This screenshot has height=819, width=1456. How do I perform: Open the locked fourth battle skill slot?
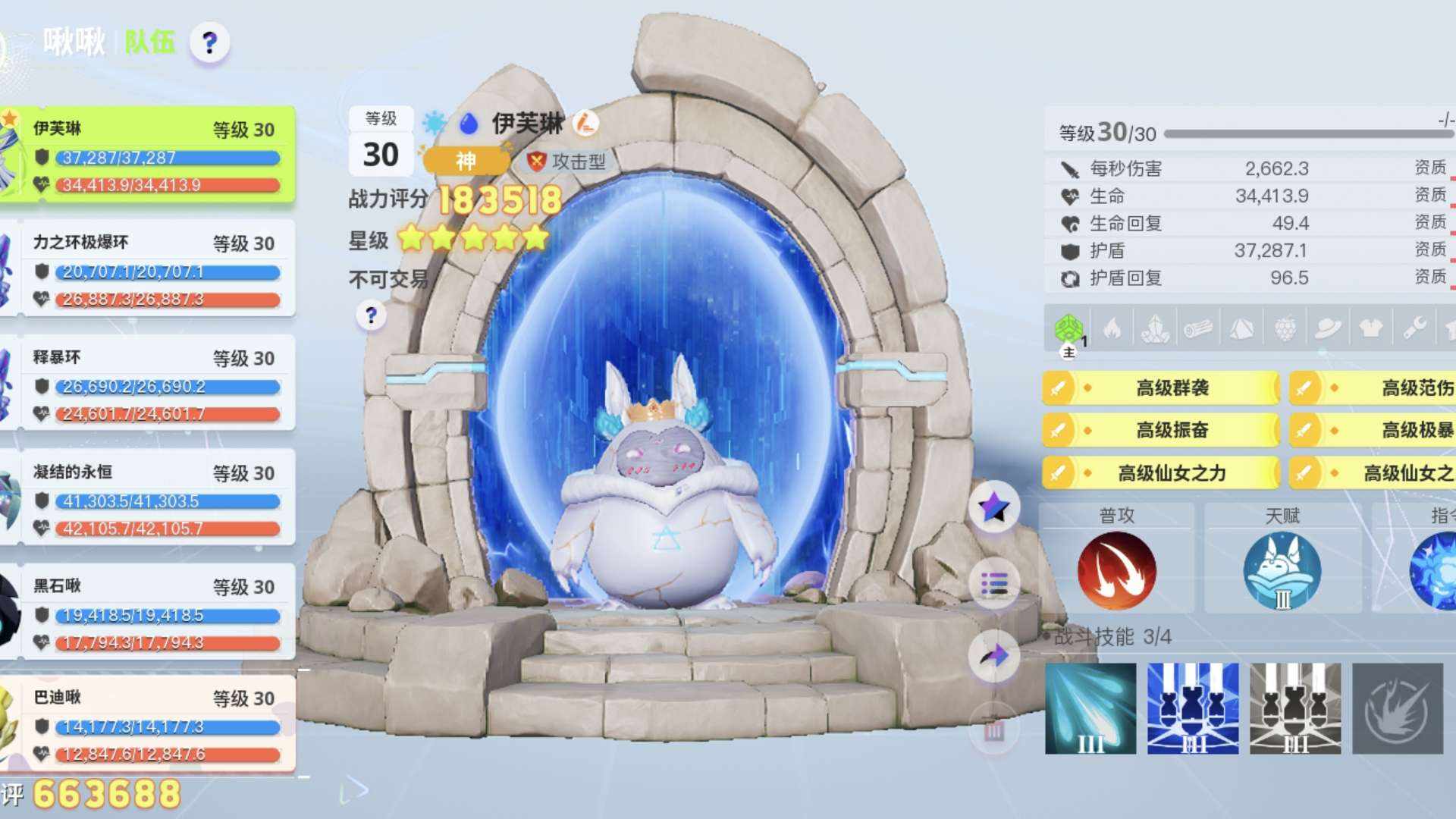(x=1398, y=708)
